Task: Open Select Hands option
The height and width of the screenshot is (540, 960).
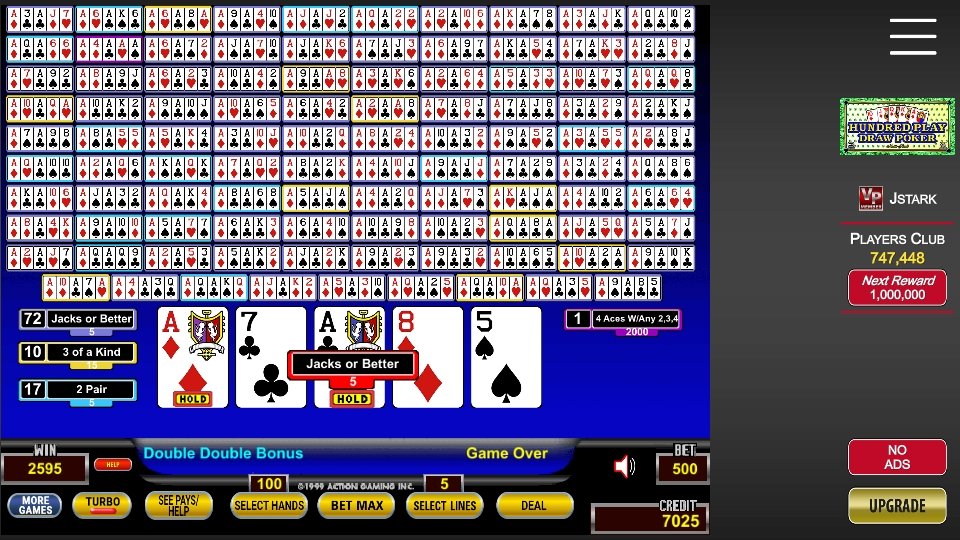Action: pyautogui.click(x=268, y=506)
